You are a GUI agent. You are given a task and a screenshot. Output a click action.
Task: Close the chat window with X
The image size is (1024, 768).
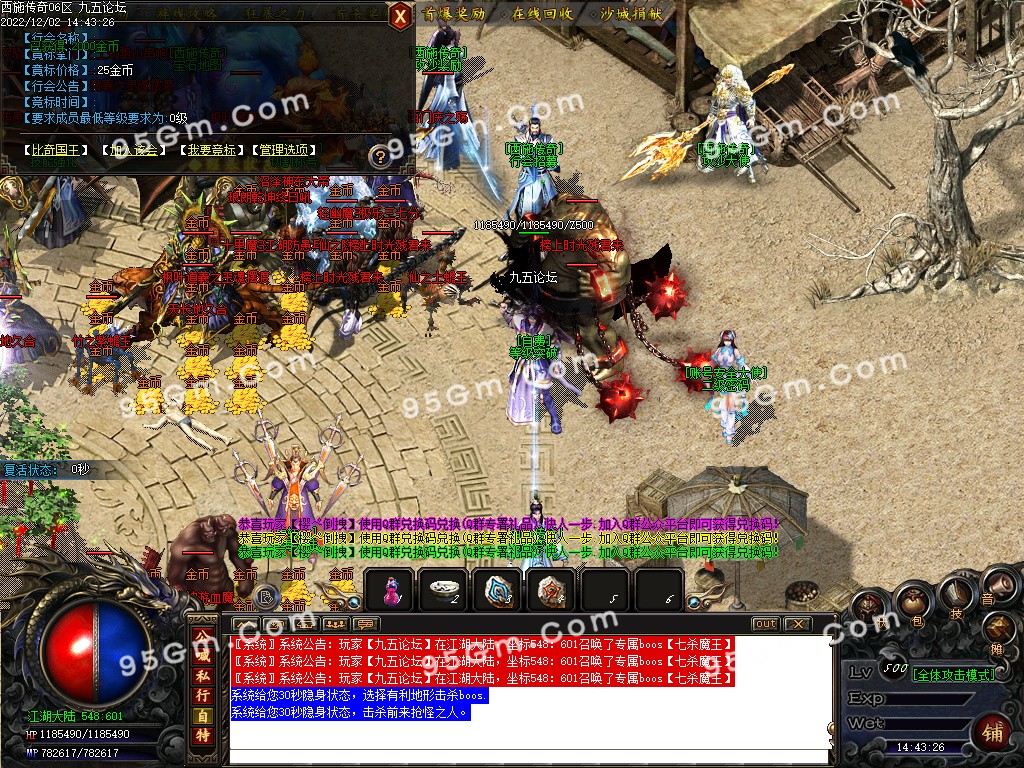tap(796, 623)
